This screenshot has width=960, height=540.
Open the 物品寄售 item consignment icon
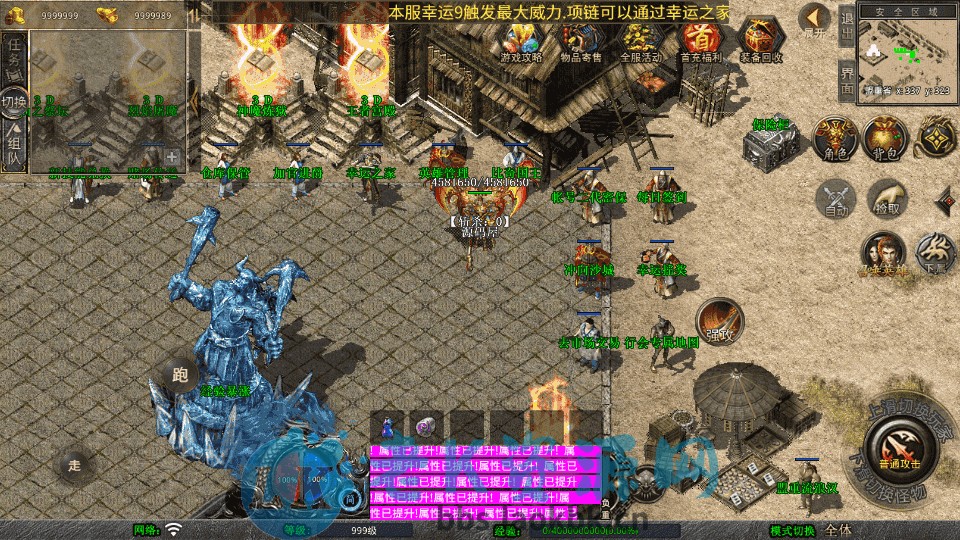[x=580, y=41]
